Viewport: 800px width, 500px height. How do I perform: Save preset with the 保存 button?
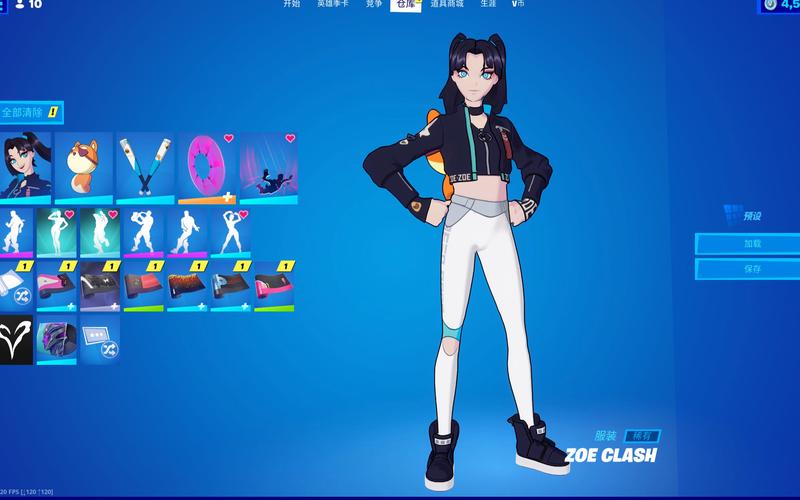[x=748, y=269]
